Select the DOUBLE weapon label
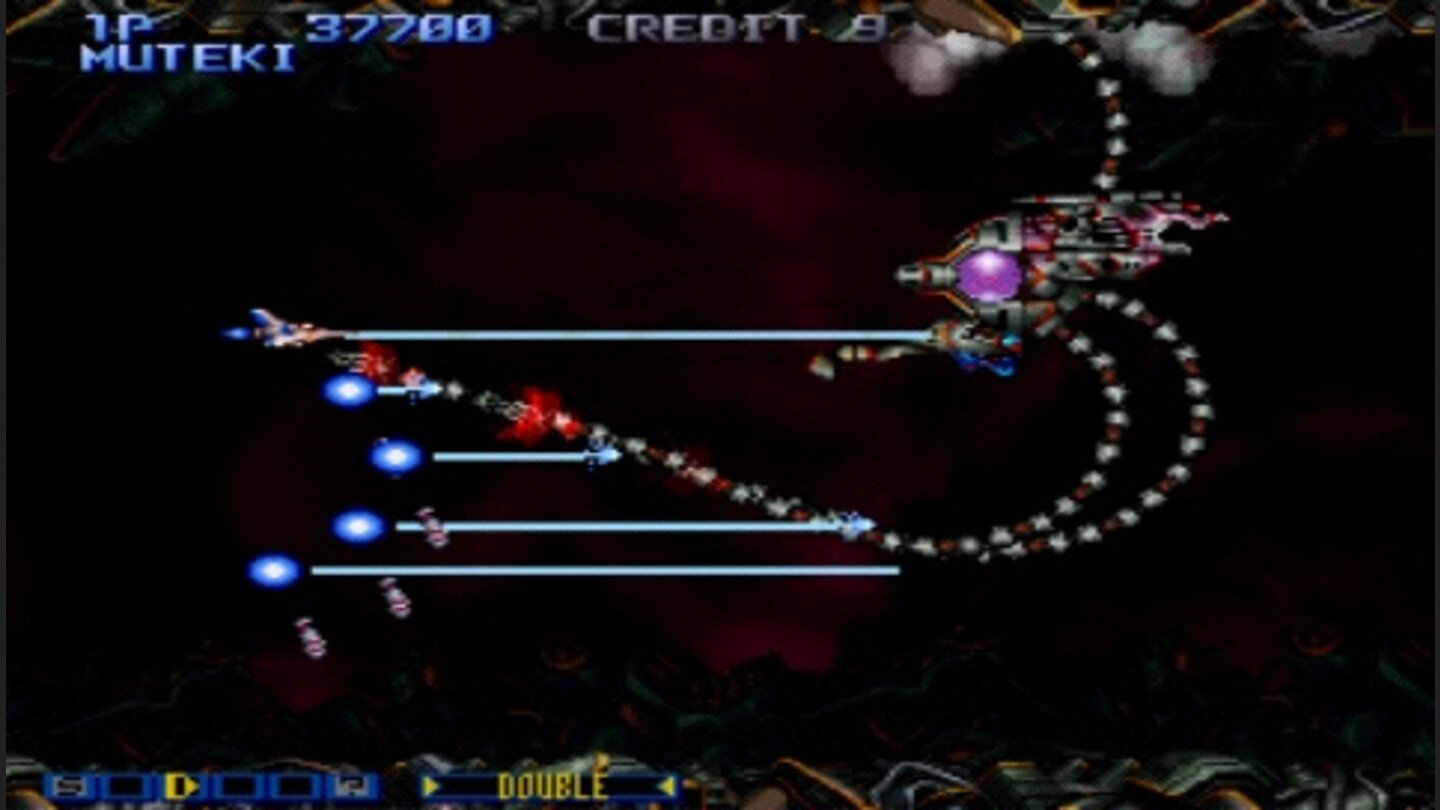This screenshot has height=810, width=1440. (x=553, y=787)
